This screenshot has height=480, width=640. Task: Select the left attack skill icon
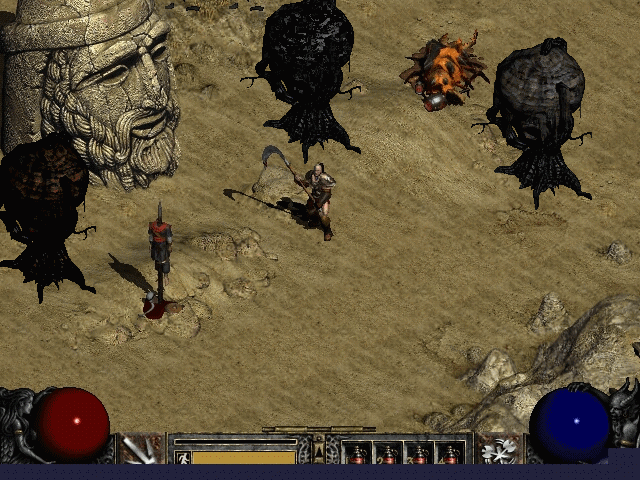(x=140, y=450)
